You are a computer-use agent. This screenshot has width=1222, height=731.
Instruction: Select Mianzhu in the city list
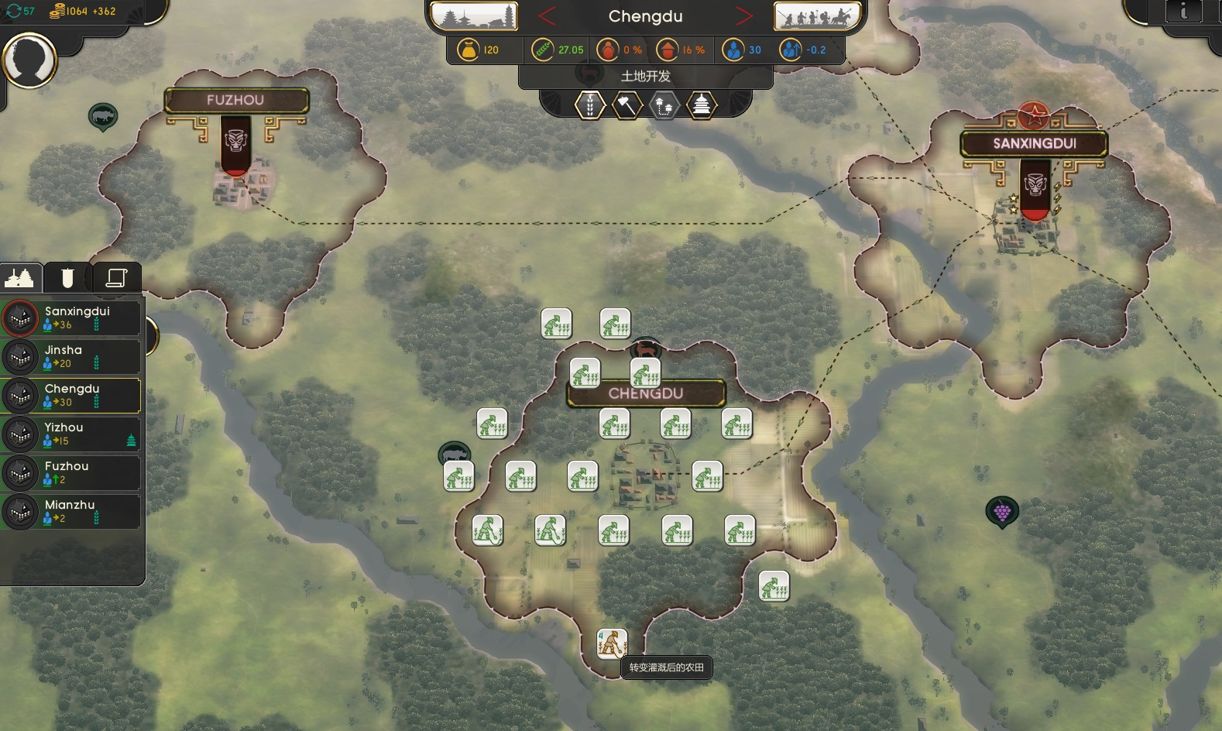click(x=72, y=512)
